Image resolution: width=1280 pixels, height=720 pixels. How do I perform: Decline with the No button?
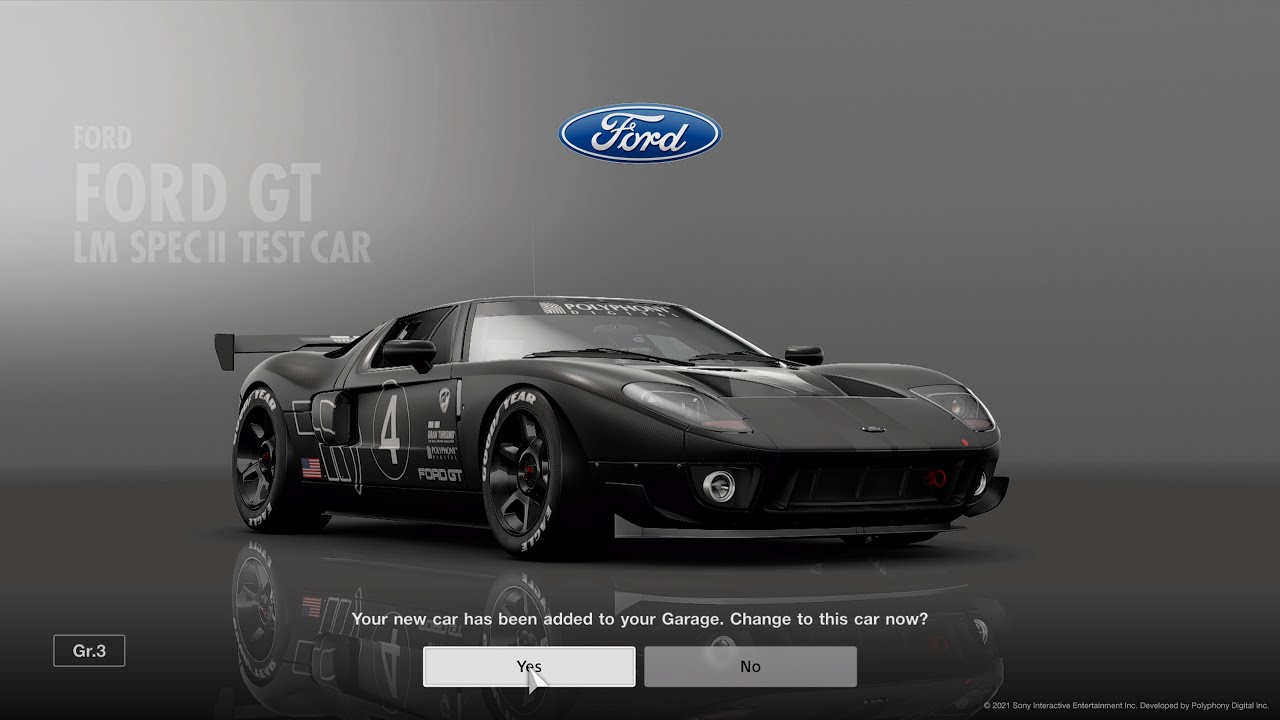(750, 665)
